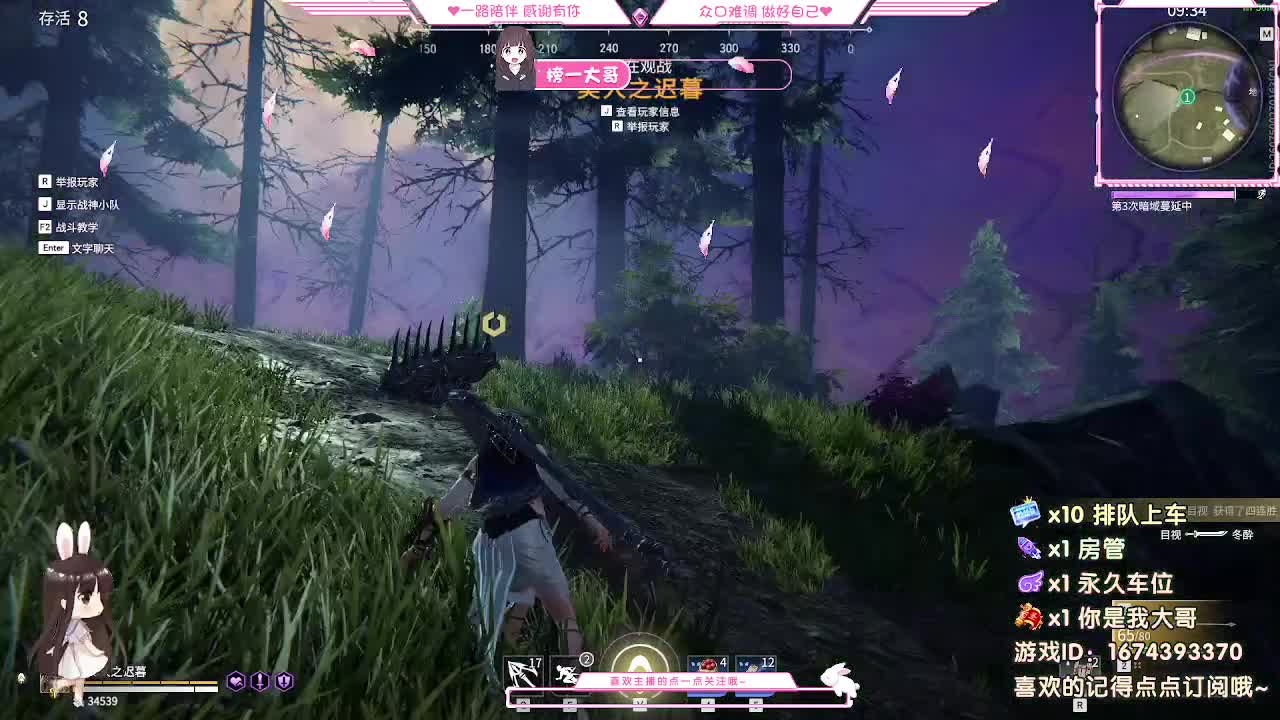Select the x12 ammo pack item slot
This screenshot has height=720, width=1280.
point(754,664)
